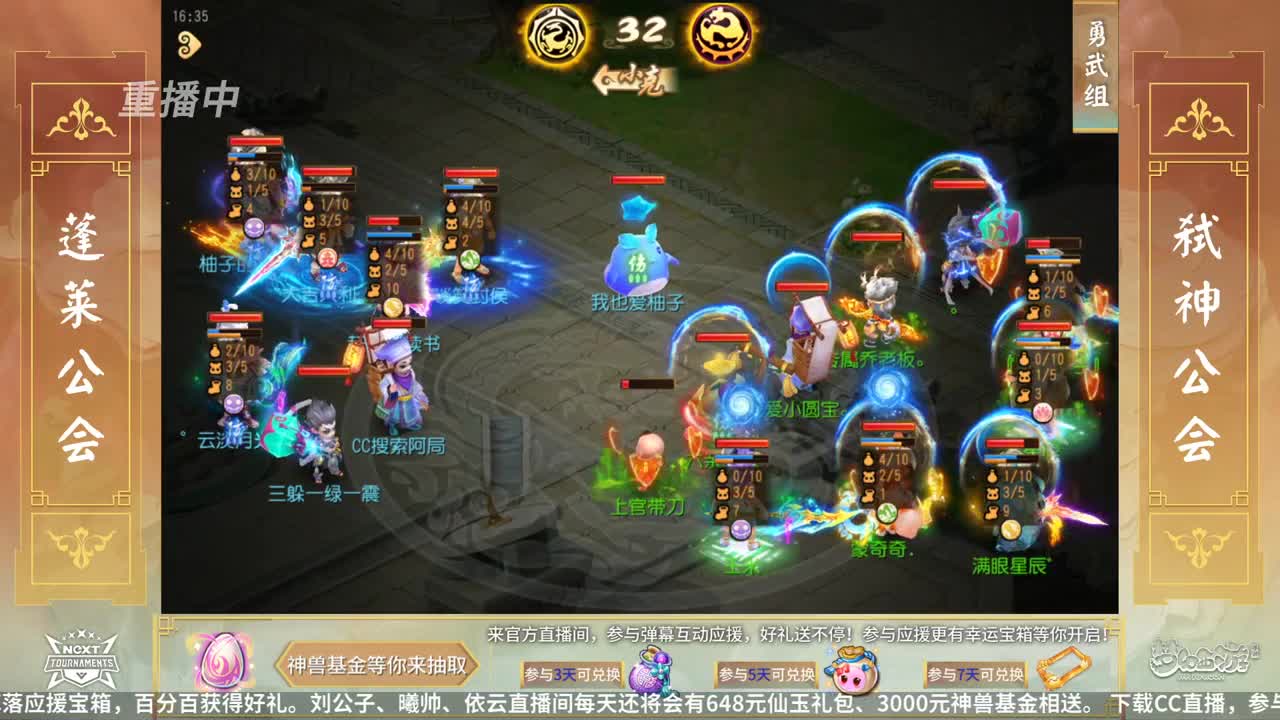Click the orange shield buff icon near 满眼星辰
1280x720 pixels.
(x=1090, y=383)
